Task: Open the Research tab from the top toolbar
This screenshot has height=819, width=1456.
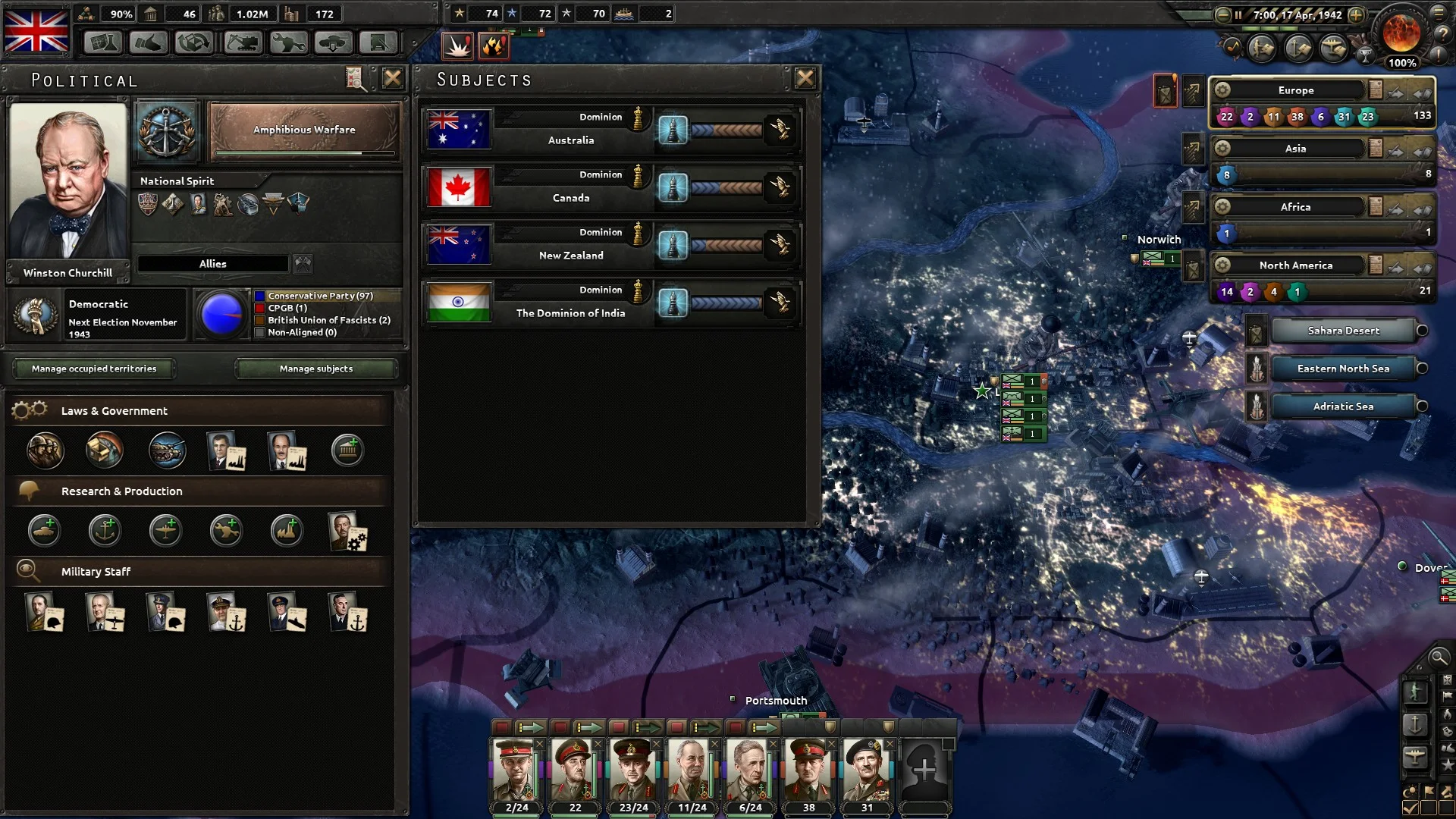Action: click(x=102, y=42)
